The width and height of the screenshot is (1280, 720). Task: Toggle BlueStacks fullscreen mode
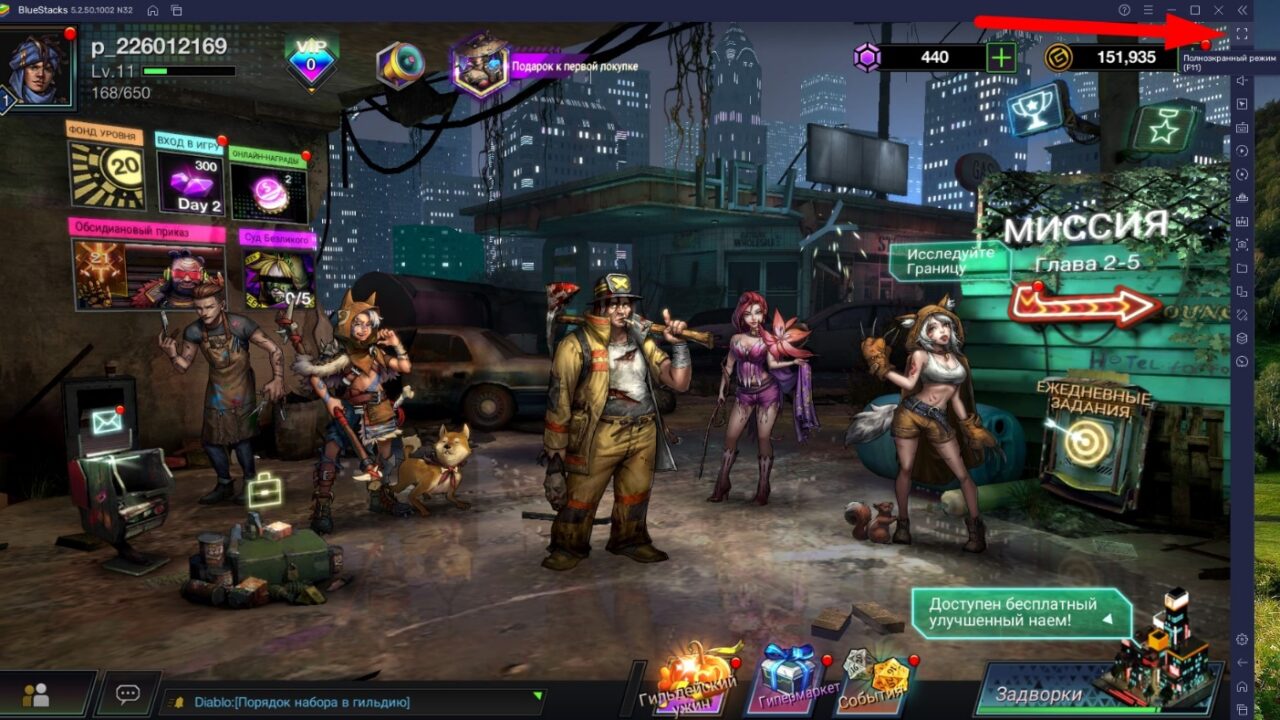[x=1241, y=35]
